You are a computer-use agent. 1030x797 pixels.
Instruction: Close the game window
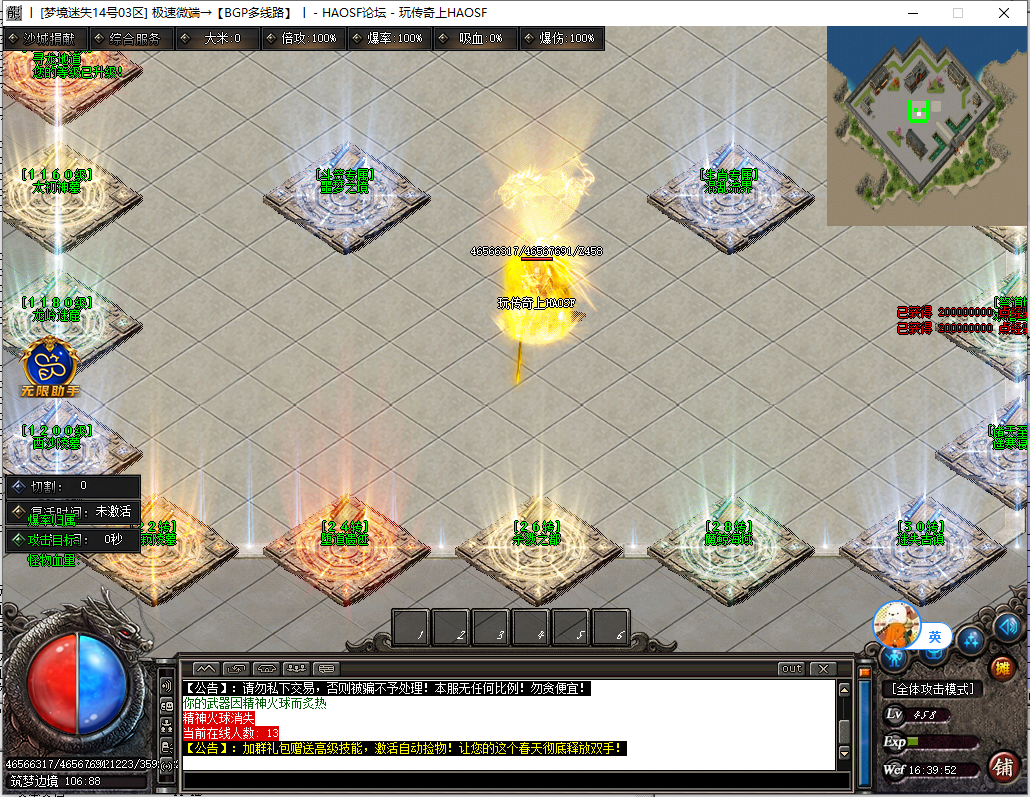(x=1003, y=13)
